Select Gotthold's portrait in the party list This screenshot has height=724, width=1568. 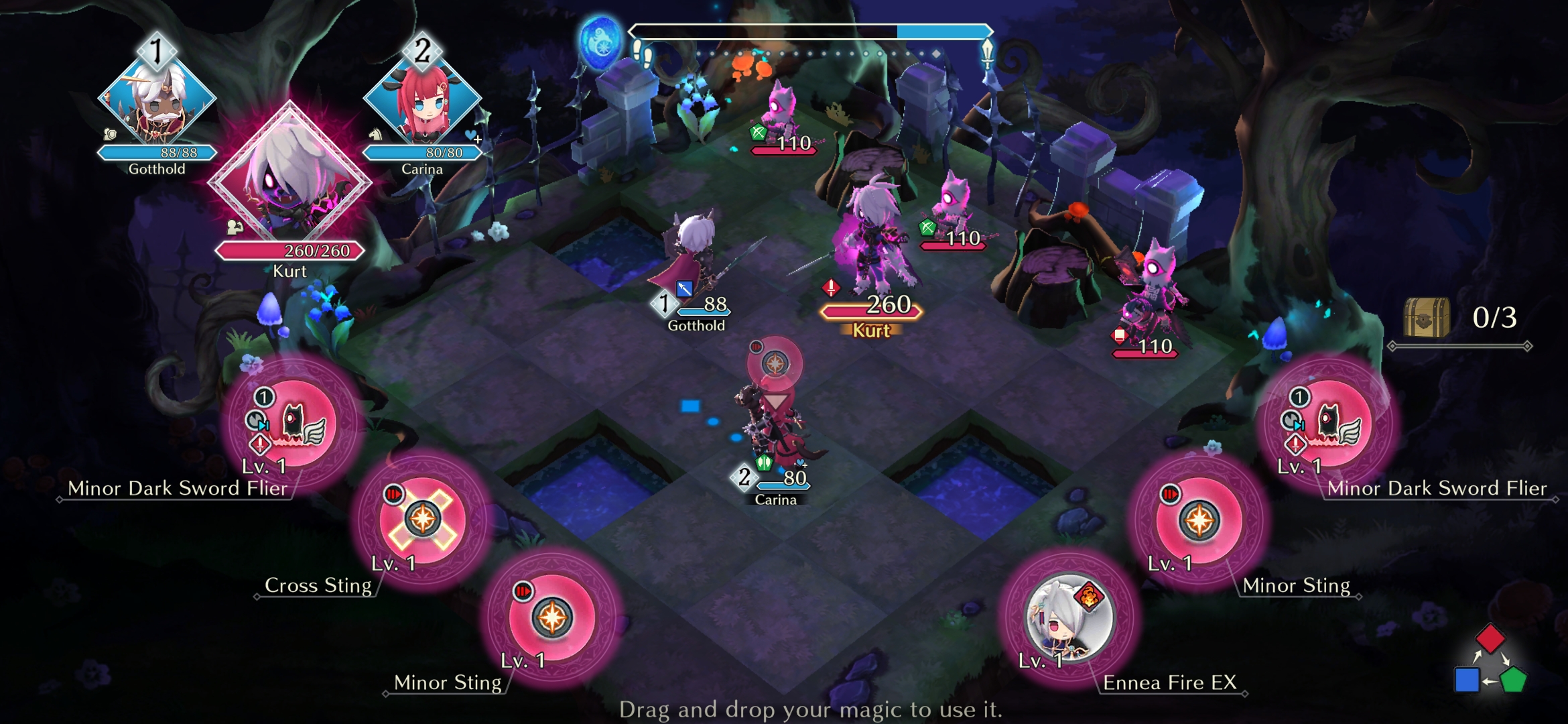click(x=157, y=101)
